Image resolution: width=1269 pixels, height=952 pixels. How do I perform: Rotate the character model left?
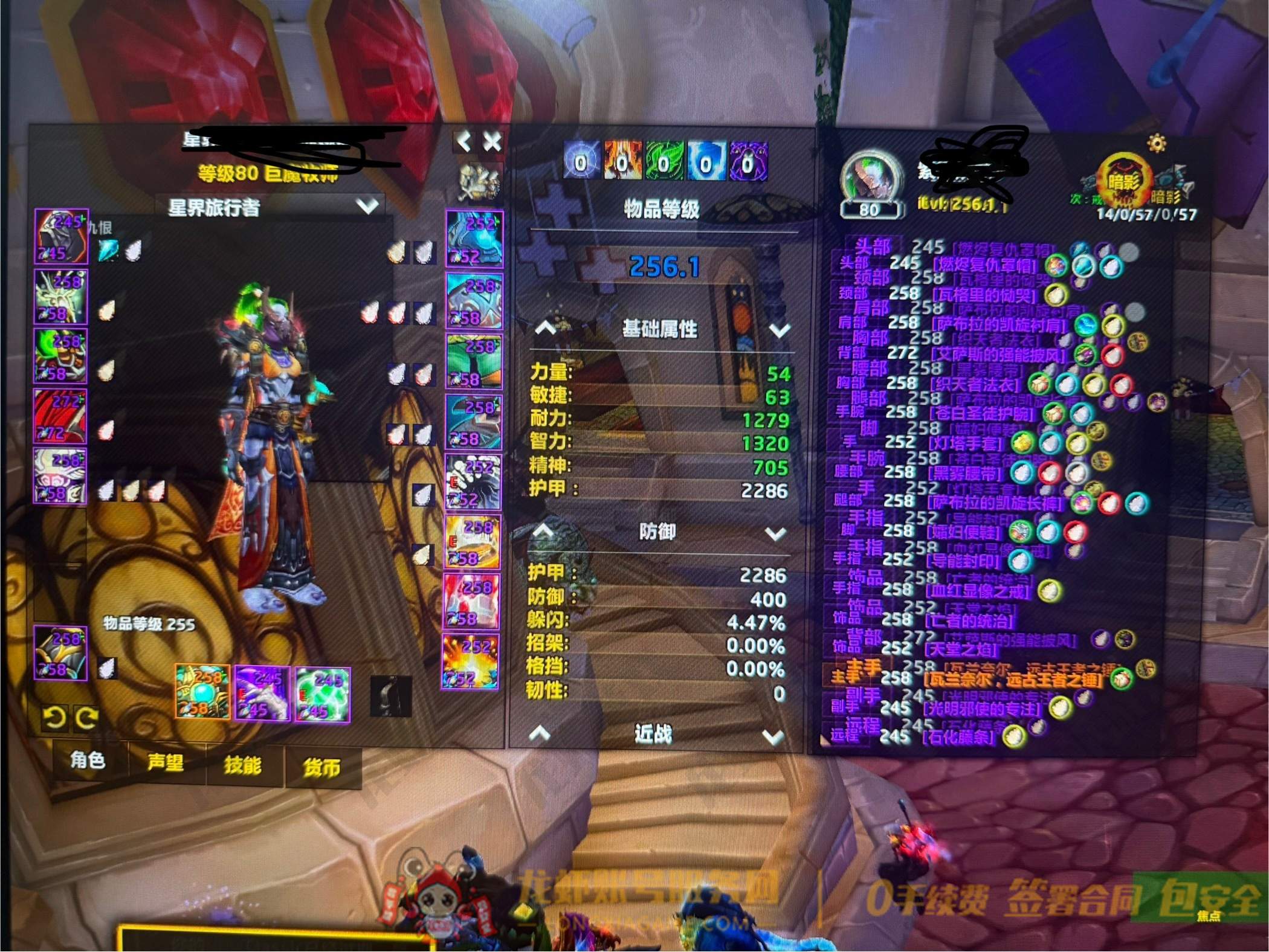(x=54, y=718)
